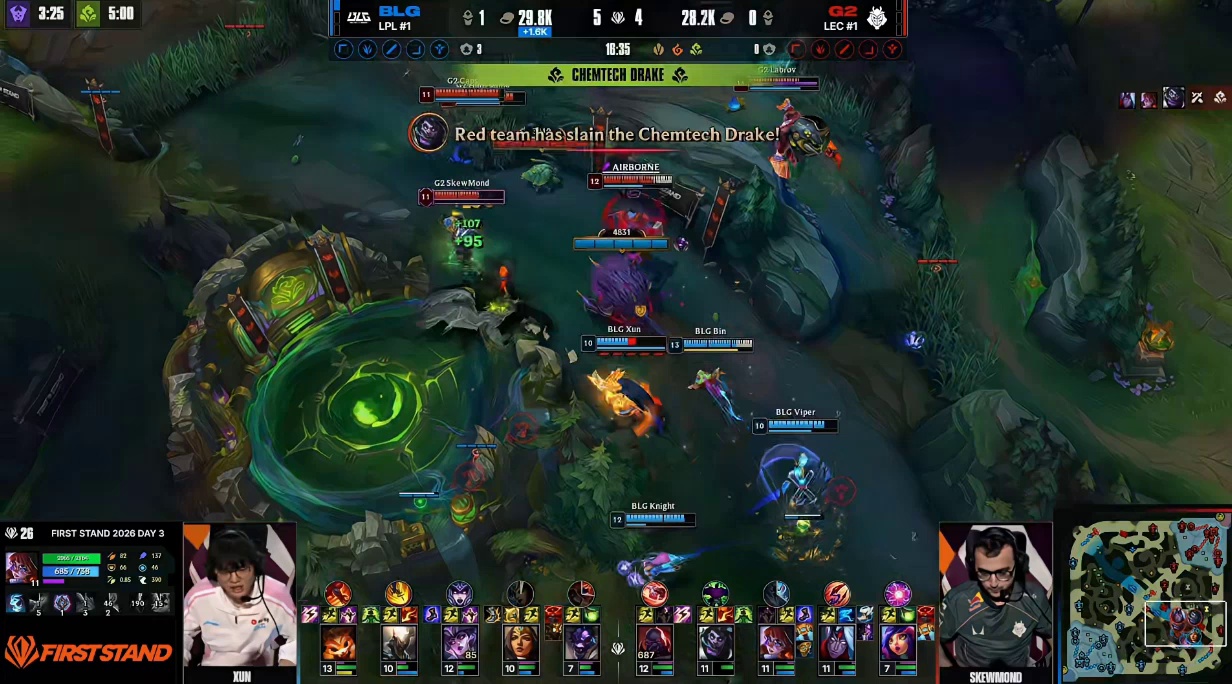Screen dimensions: 1232x684
Task: Click the First Stand tournament logo
Action: click(x=88, y=653)
